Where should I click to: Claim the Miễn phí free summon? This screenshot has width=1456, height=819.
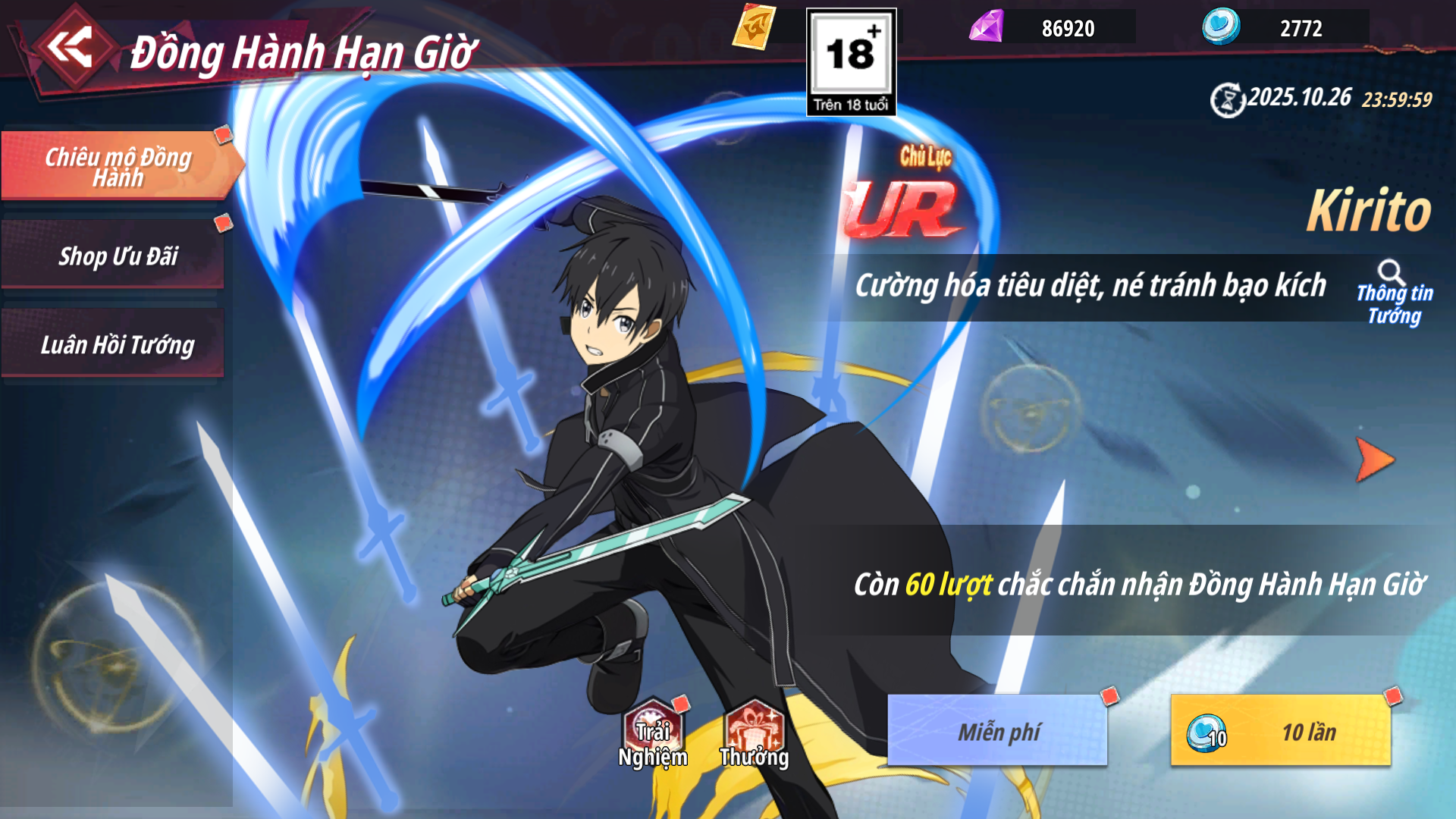998,732
